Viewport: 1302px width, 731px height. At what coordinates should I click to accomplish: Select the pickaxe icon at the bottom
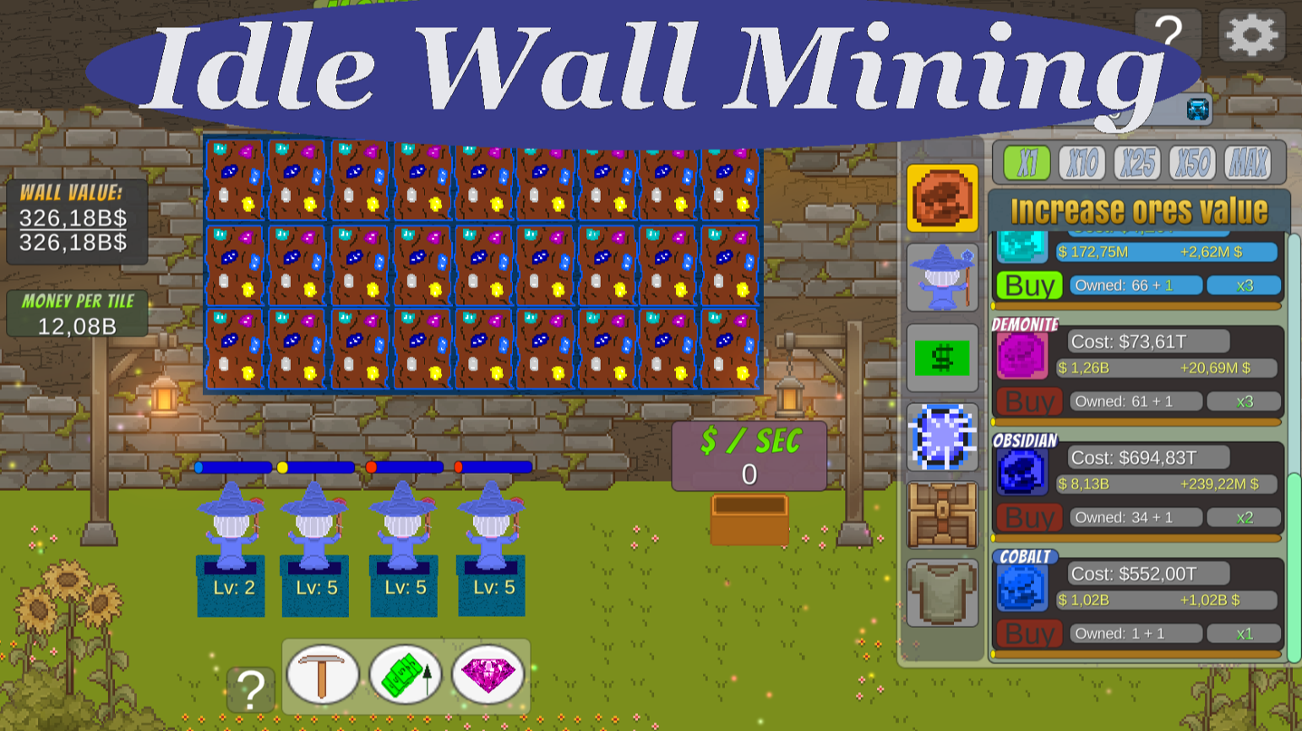tap(323, 675)
